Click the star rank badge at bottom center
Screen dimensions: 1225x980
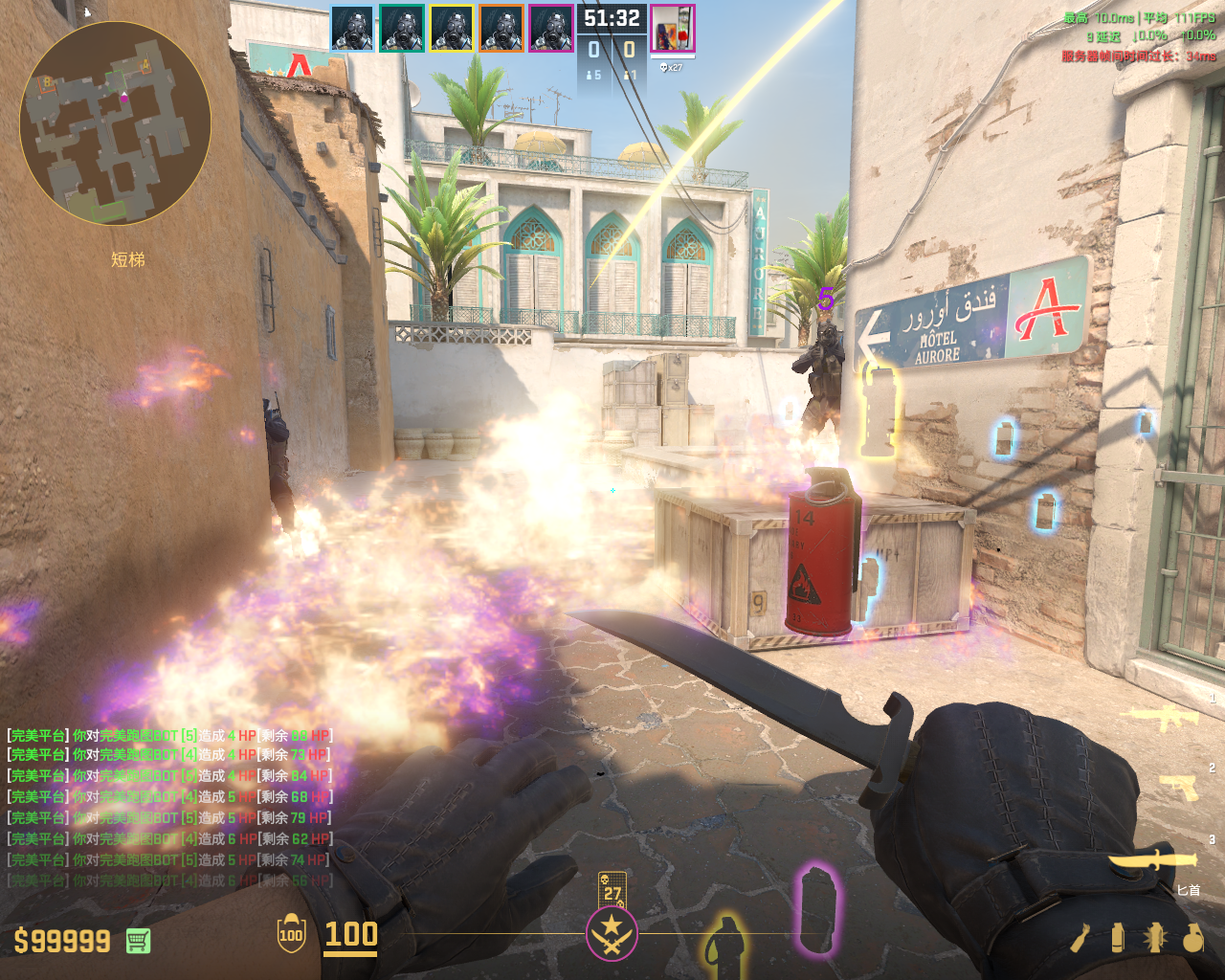612,934
